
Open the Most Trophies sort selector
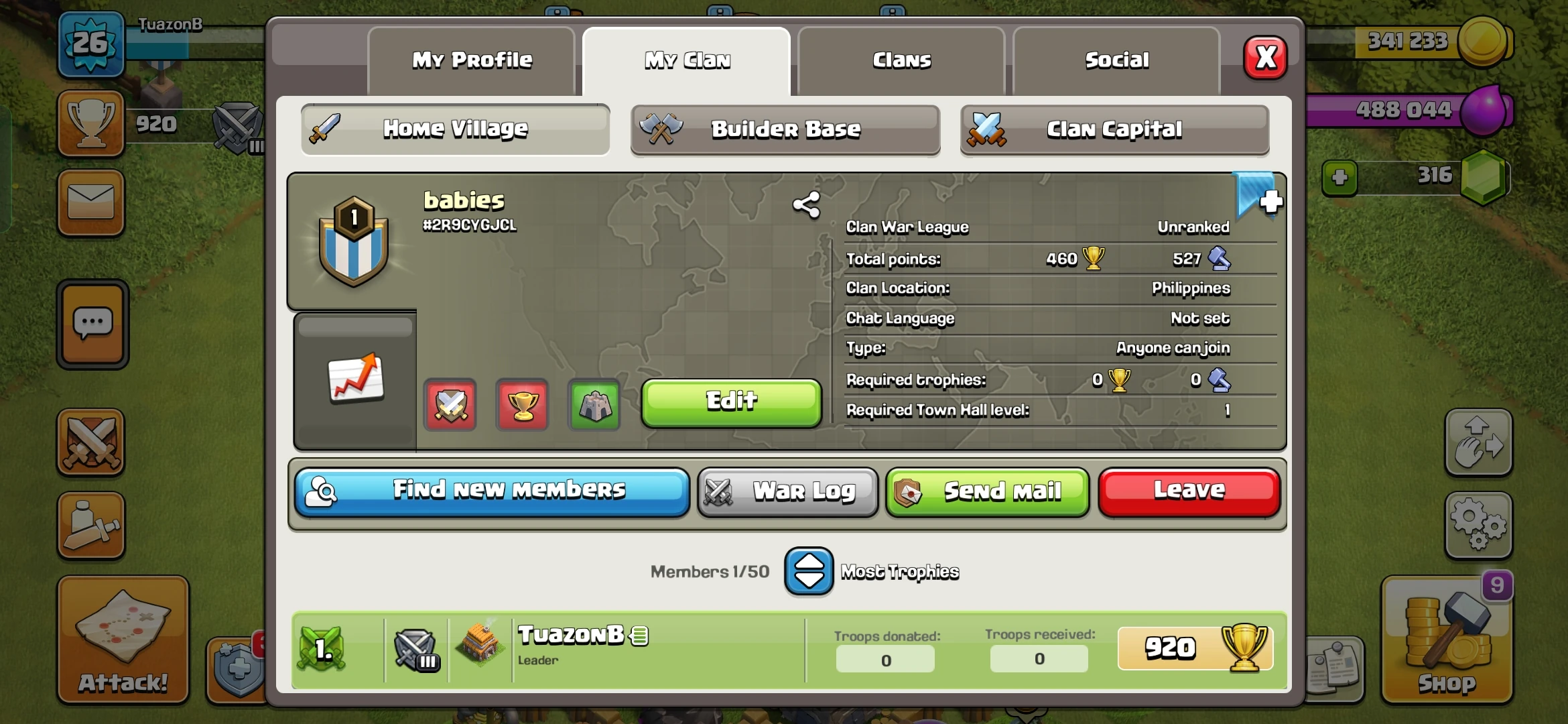click(x=809, y=572)
